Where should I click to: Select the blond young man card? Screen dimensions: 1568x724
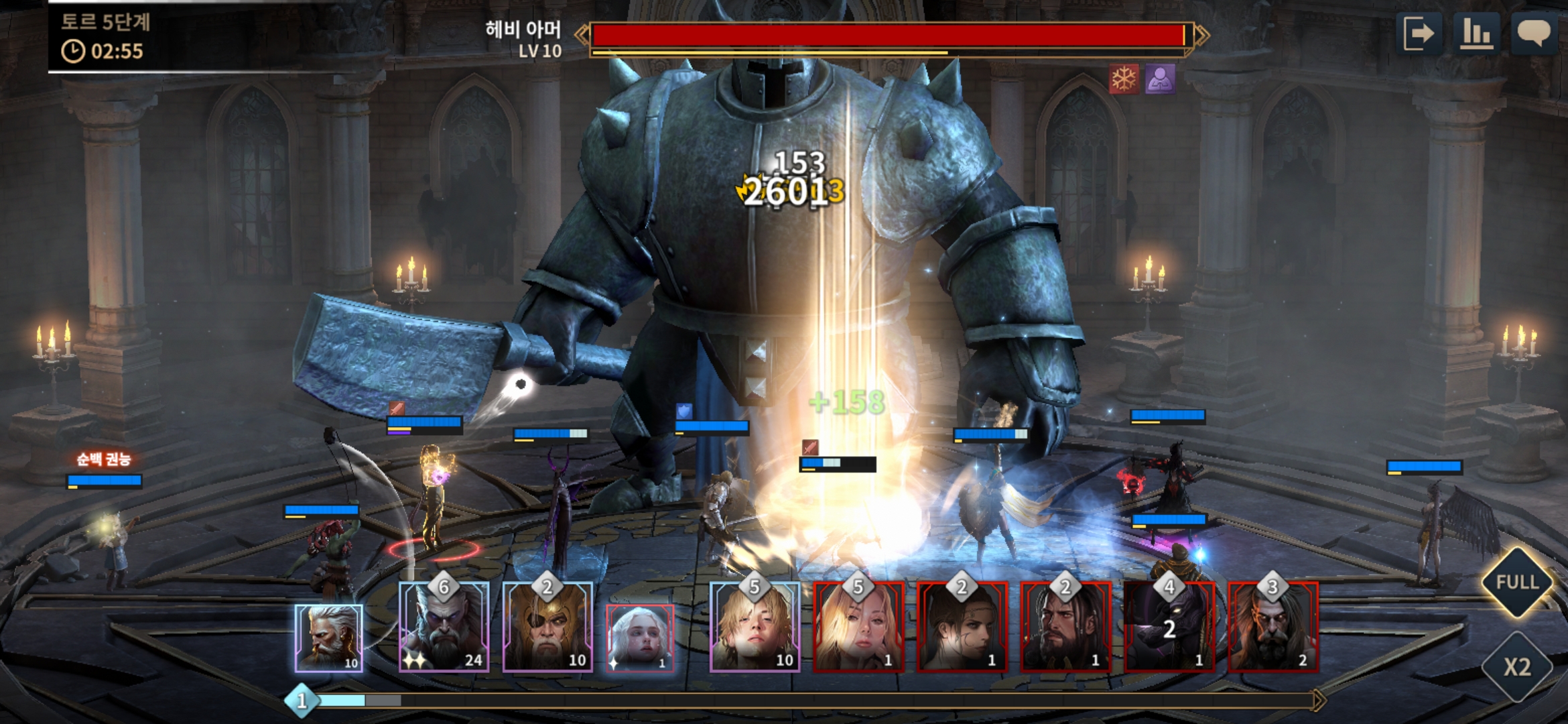pyautogui.click(x=755, y=628)
